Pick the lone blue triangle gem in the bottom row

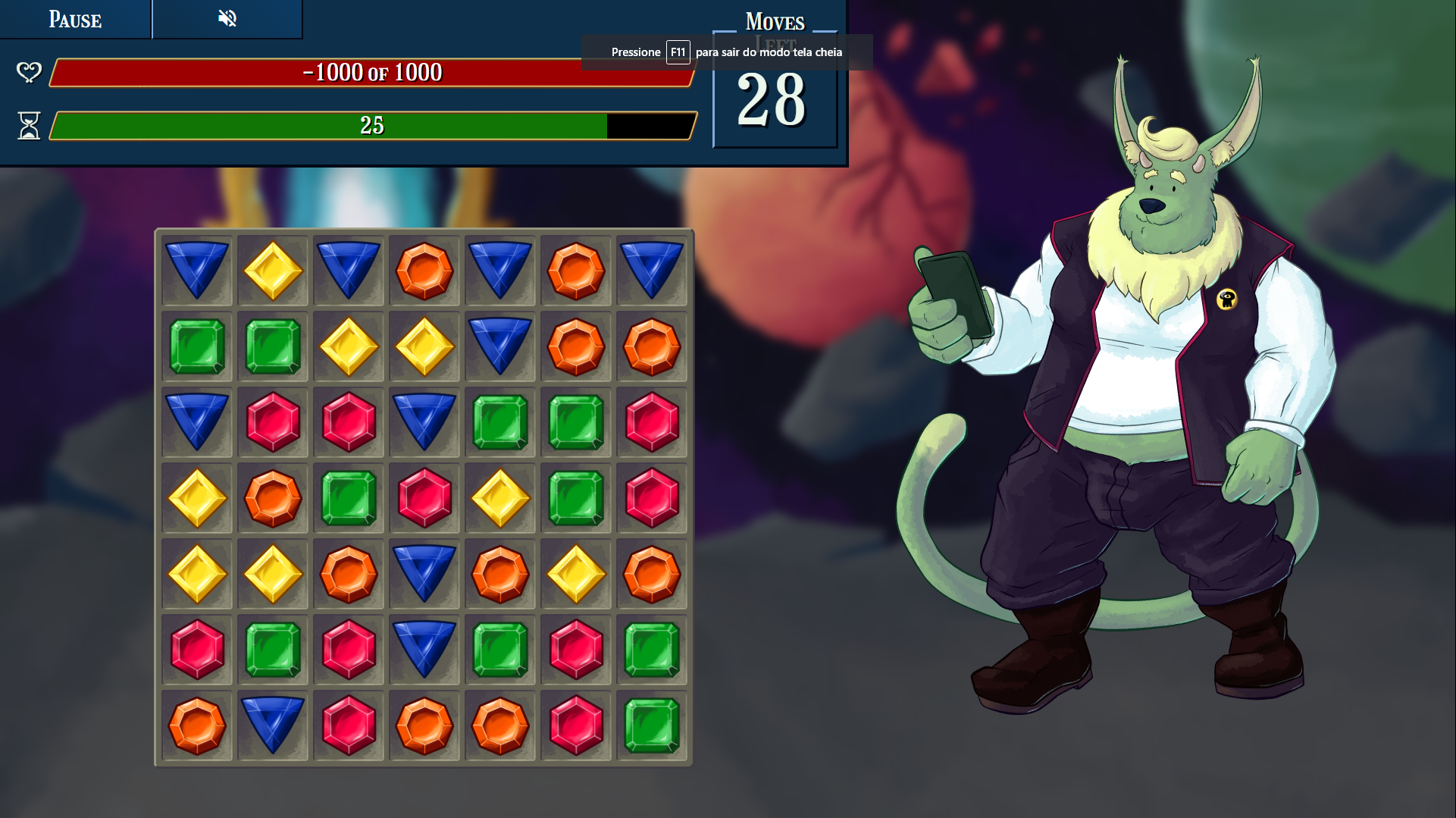coord(273,724)
